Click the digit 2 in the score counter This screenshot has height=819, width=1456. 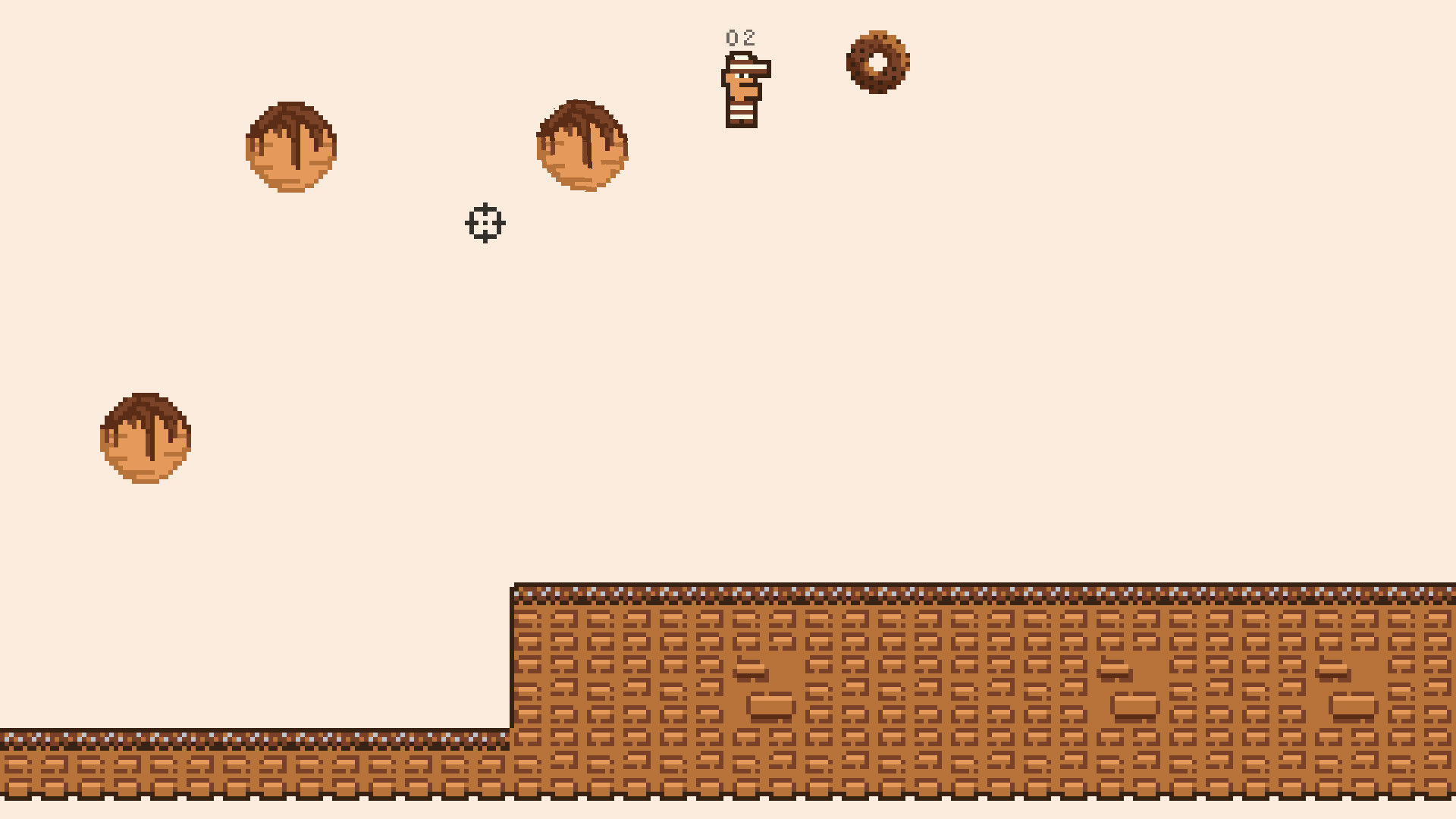pyautogui.click(x=749, y=36)
